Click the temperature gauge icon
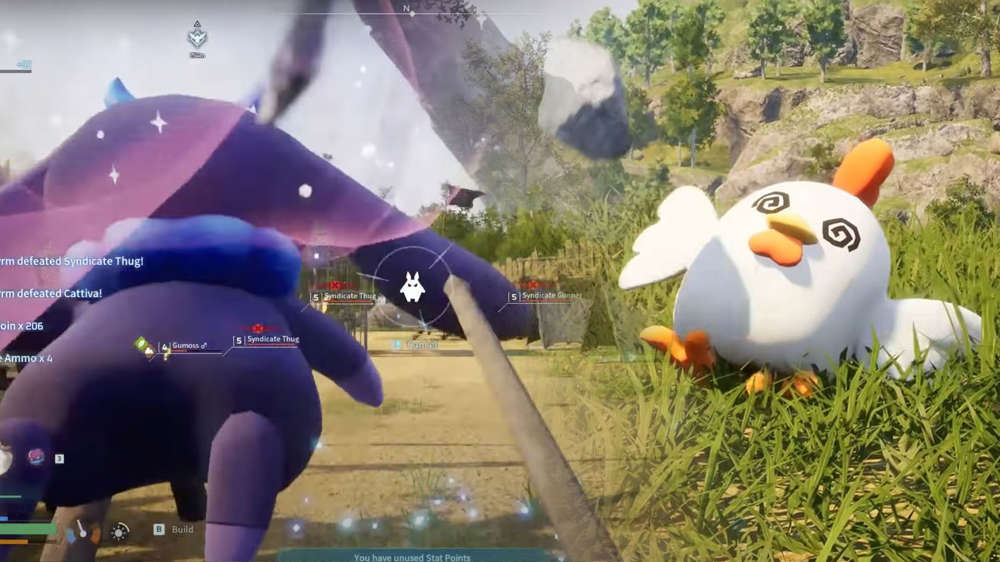The image size is (1000, 562). pyautogui.click(x=81, y=531)
